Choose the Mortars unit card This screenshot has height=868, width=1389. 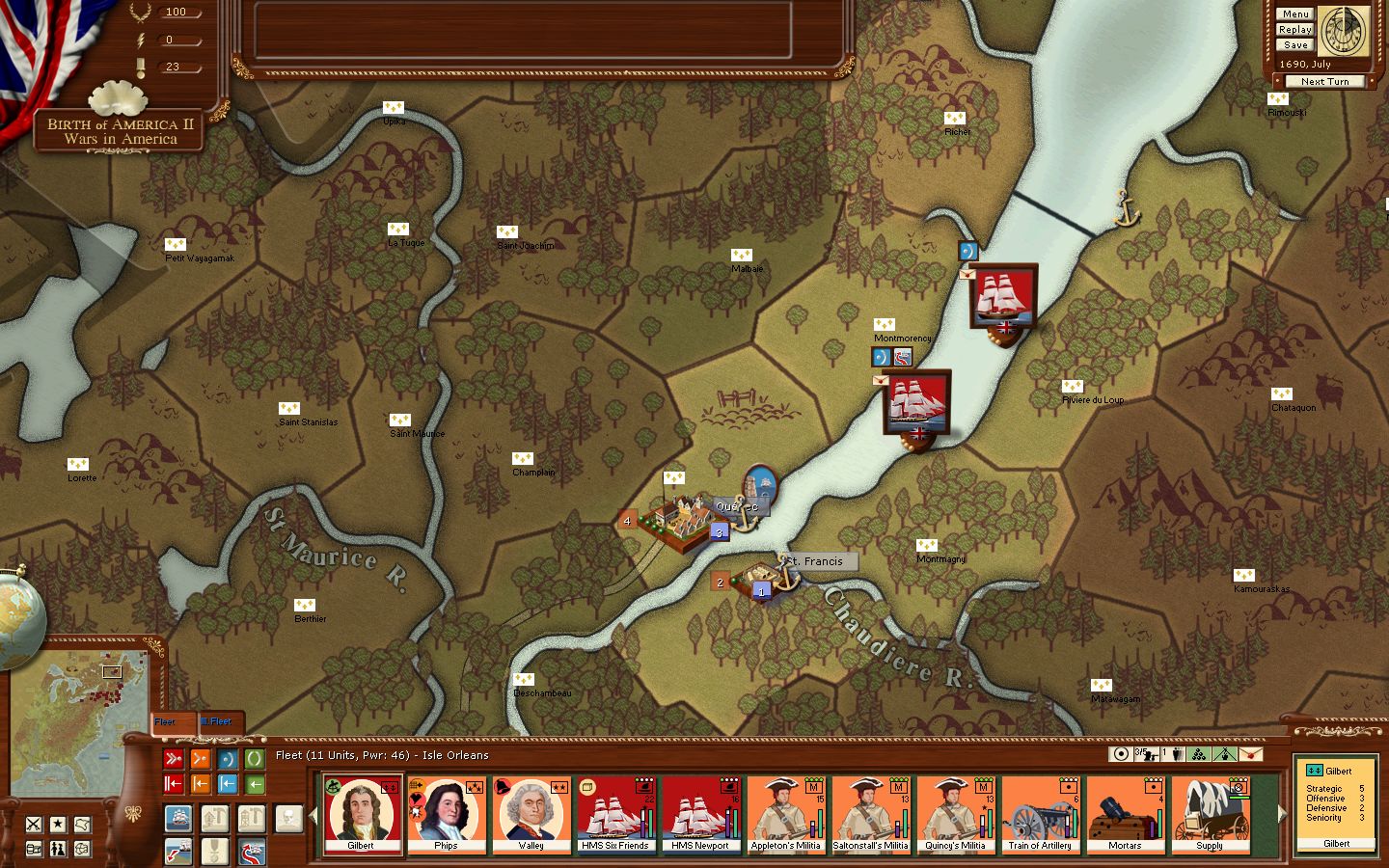coord(1125,815)
